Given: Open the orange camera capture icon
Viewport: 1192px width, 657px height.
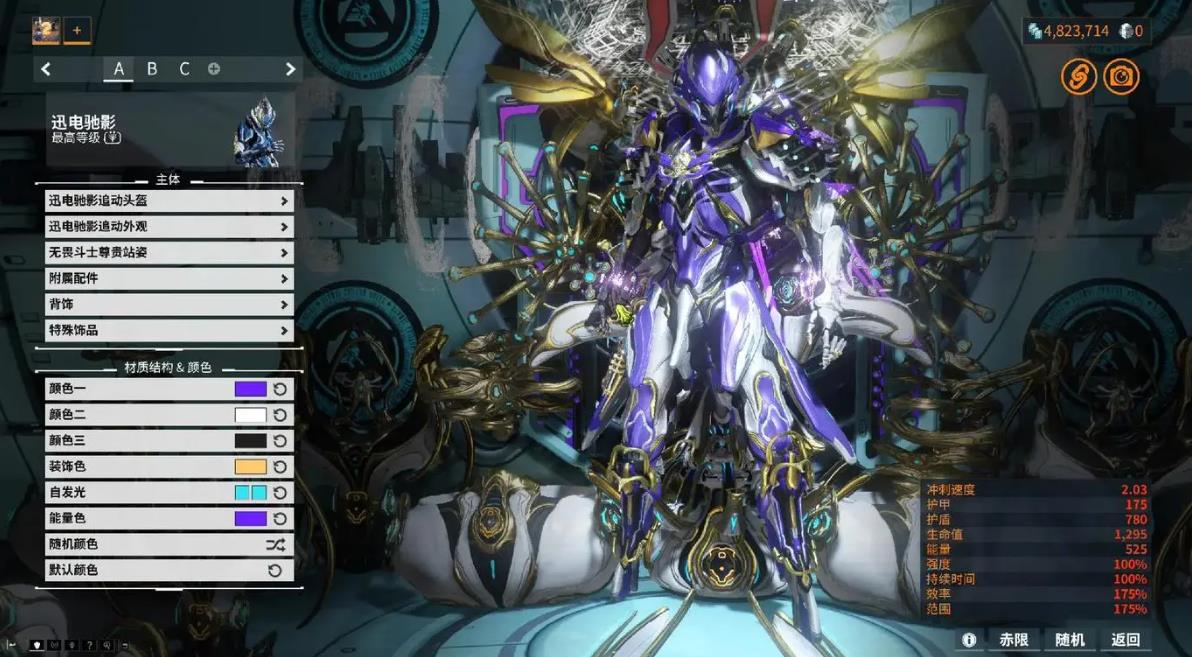Looking at the screenshot, I should [1121, 77].
